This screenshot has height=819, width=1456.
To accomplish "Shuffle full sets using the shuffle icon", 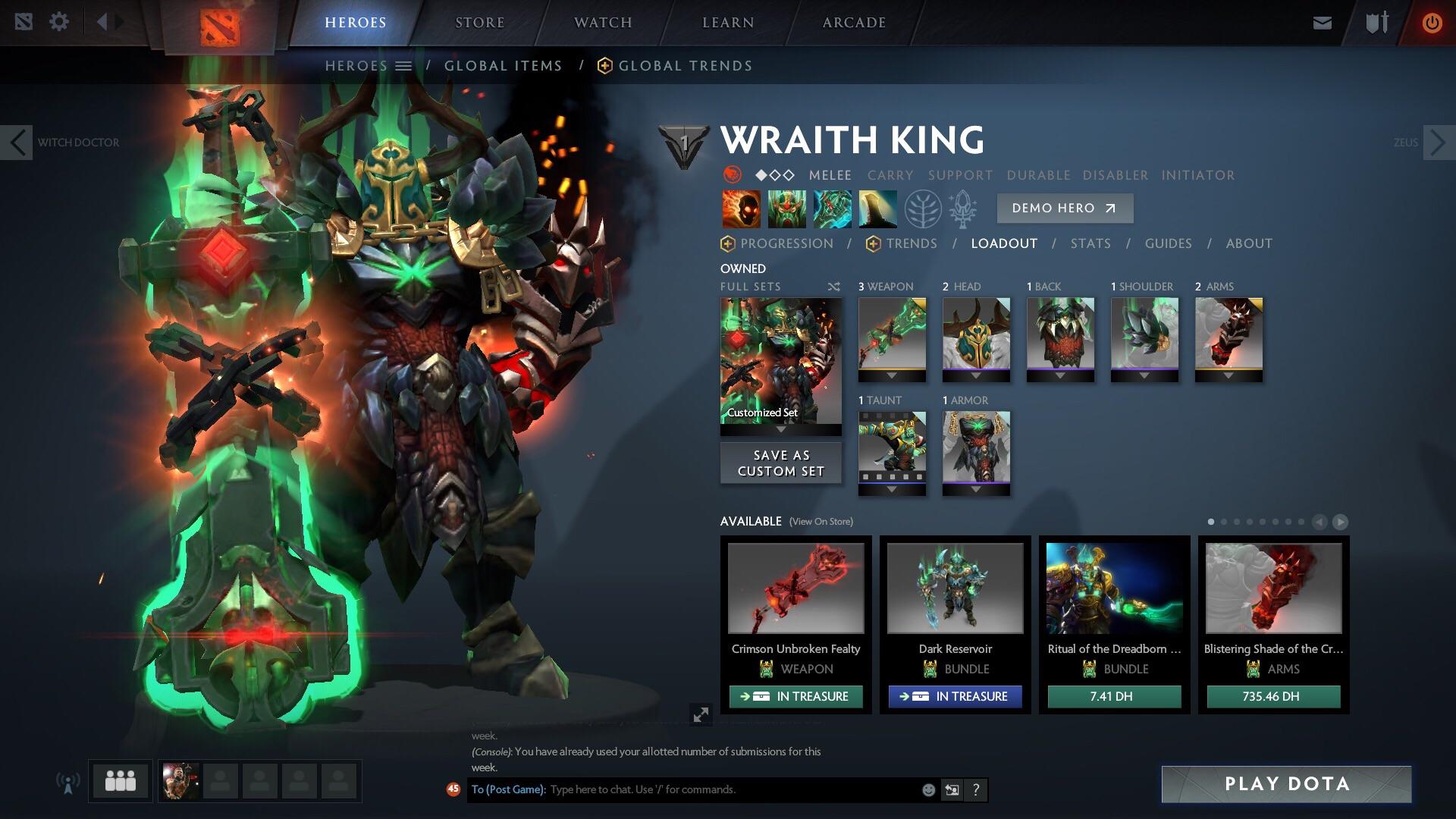I will [833, 287].
